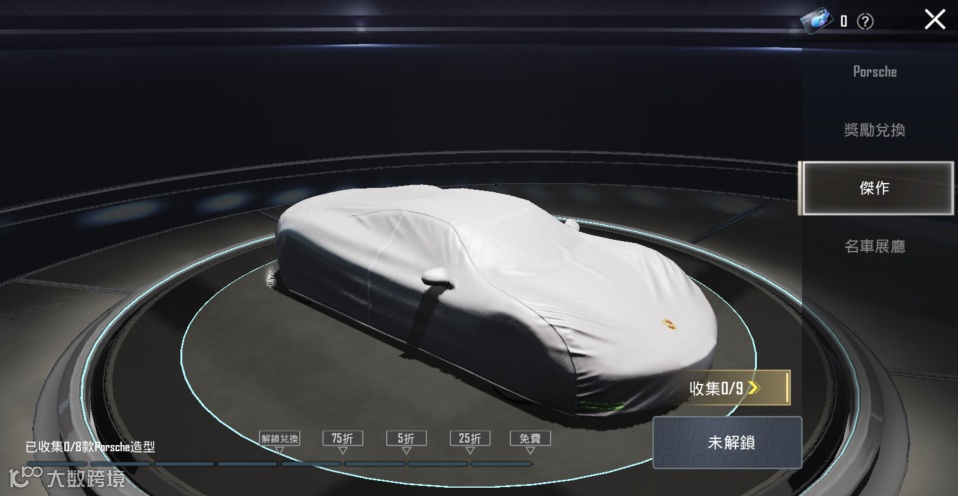Close the Porsche event screen
Image resolution: width=958 pixels, height=496 pixels.
pyautogui.click(x=934, y=19)
